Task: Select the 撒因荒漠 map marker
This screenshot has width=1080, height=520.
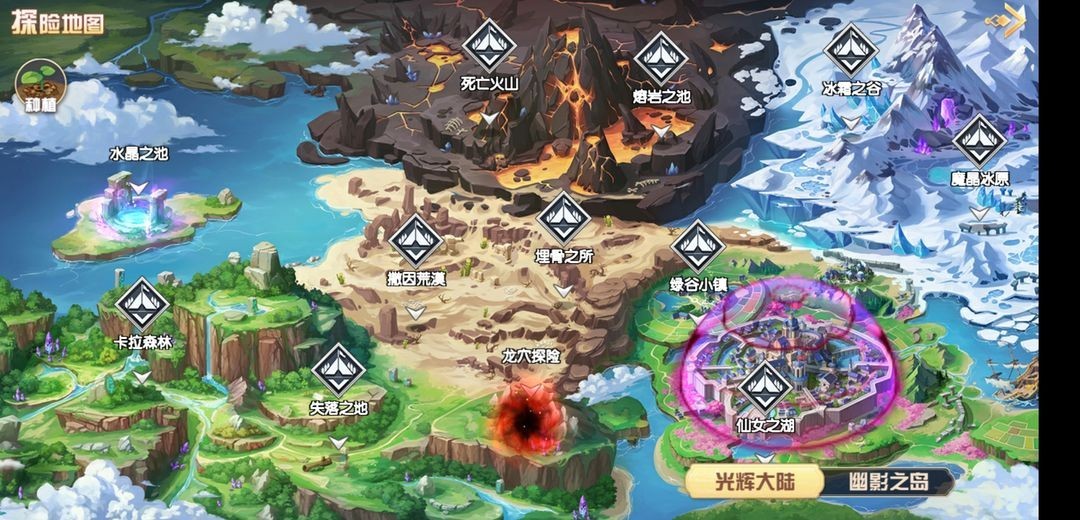Action: [x=416, y=240]
